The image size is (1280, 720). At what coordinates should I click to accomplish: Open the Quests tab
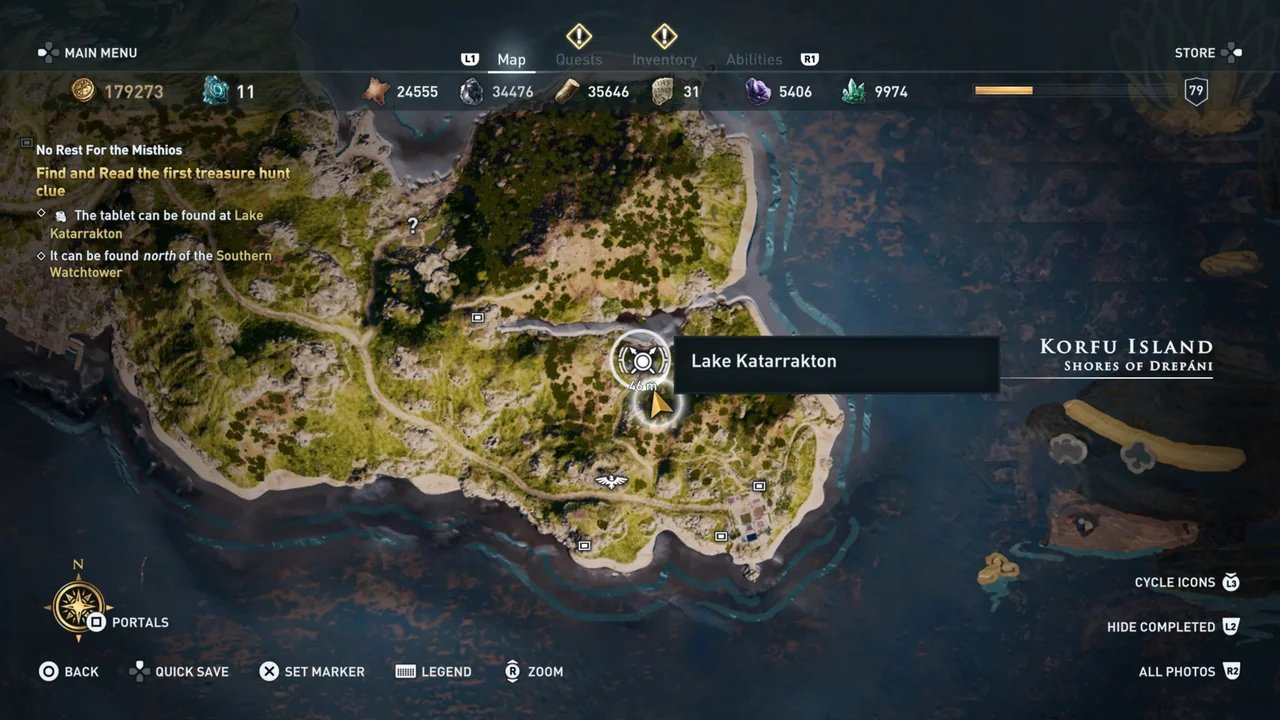pos(579,60)
